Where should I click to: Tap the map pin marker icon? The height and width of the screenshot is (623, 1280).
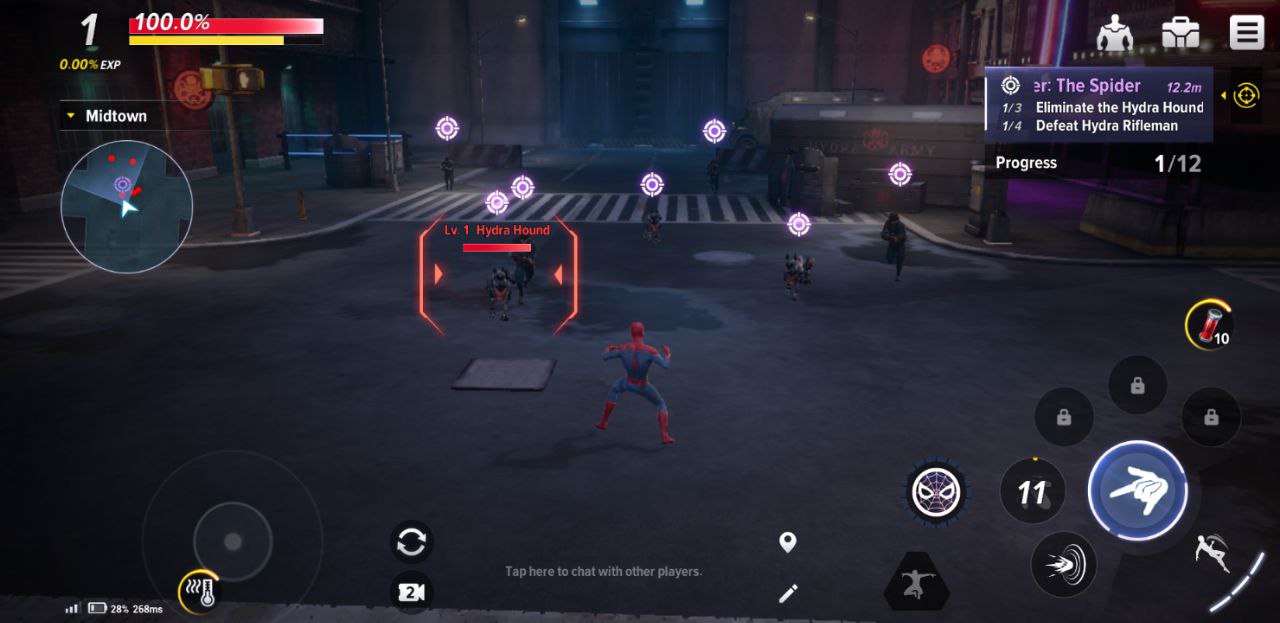788,542
